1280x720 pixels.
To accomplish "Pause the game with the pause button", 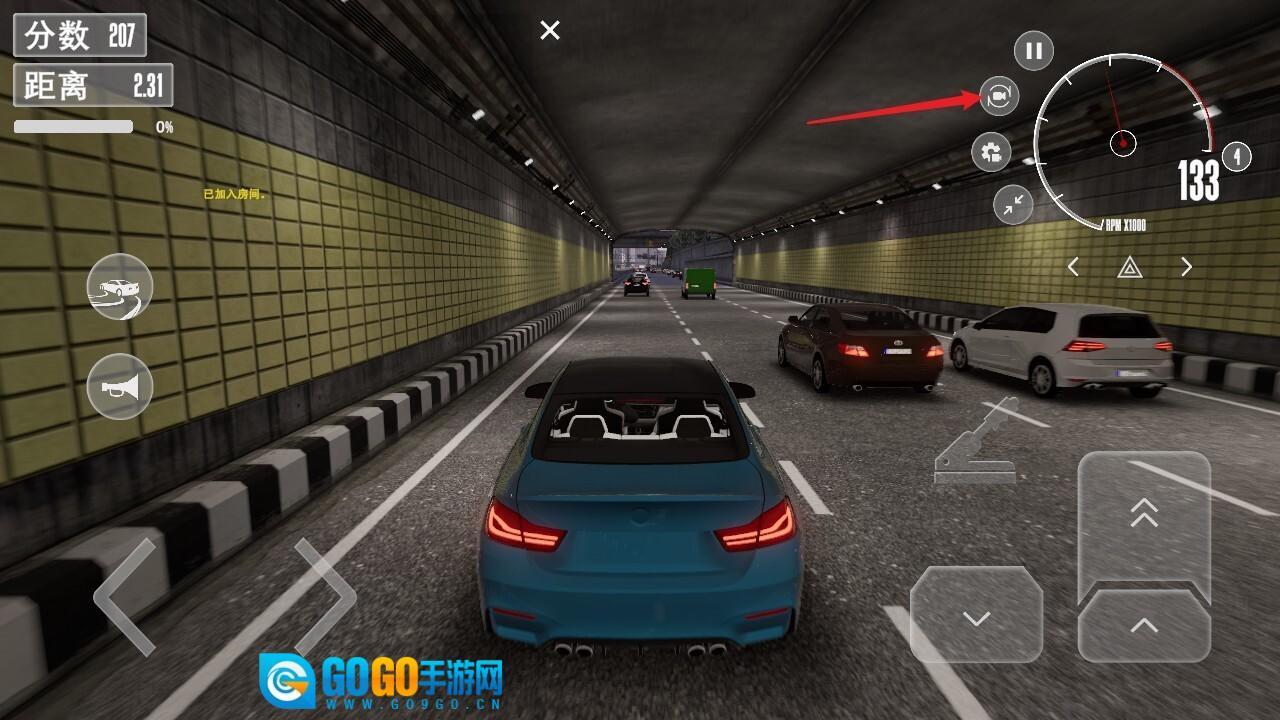I will [1034, 50].
